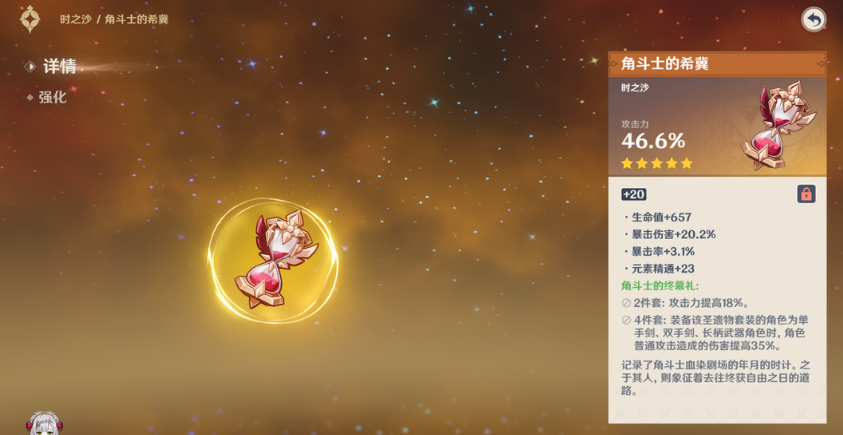
Task: Open the 强化 (Enhance) tab
Action: (52, 98)
